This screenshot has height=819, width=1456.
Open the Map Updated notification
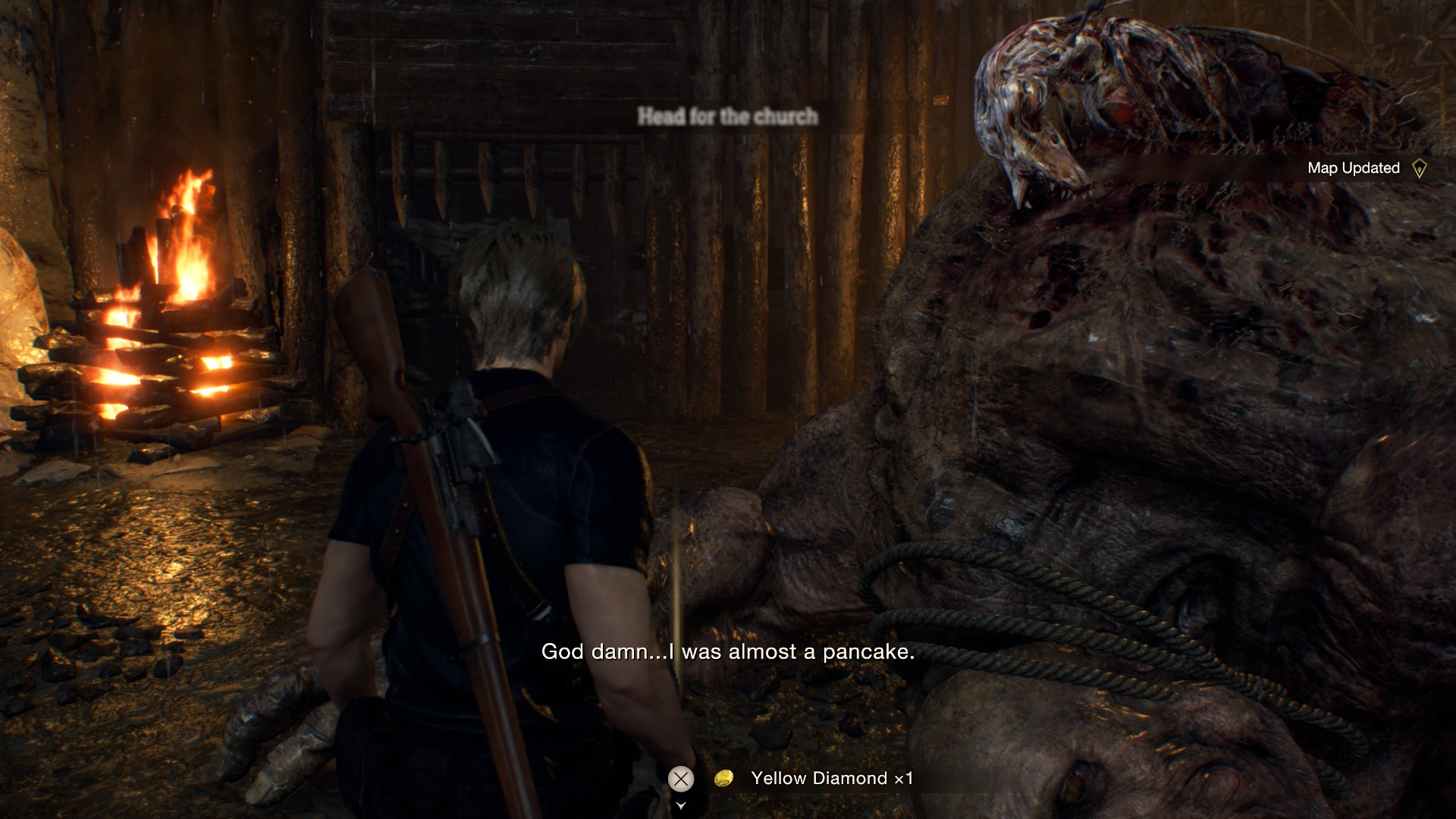1353,168
